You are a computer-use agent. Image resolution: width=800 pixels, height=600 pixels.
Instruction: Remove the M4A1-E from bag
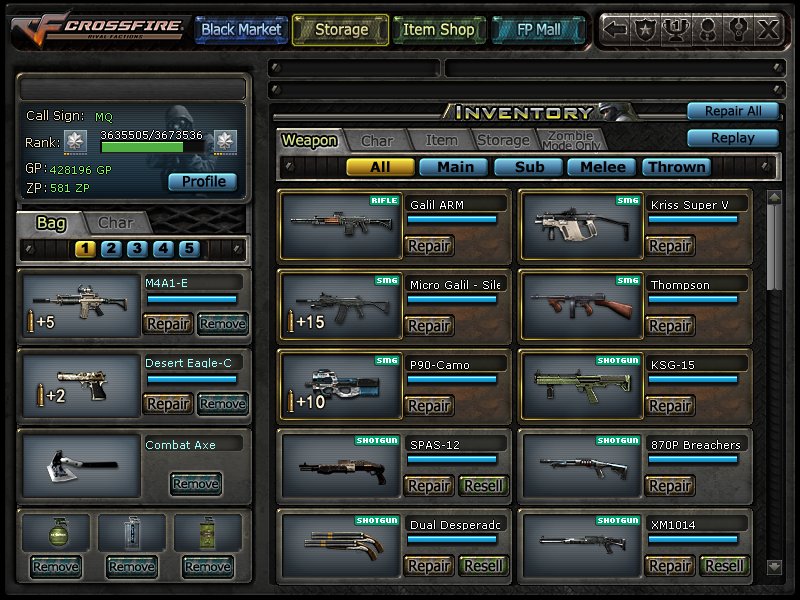(x=222, y=323)
